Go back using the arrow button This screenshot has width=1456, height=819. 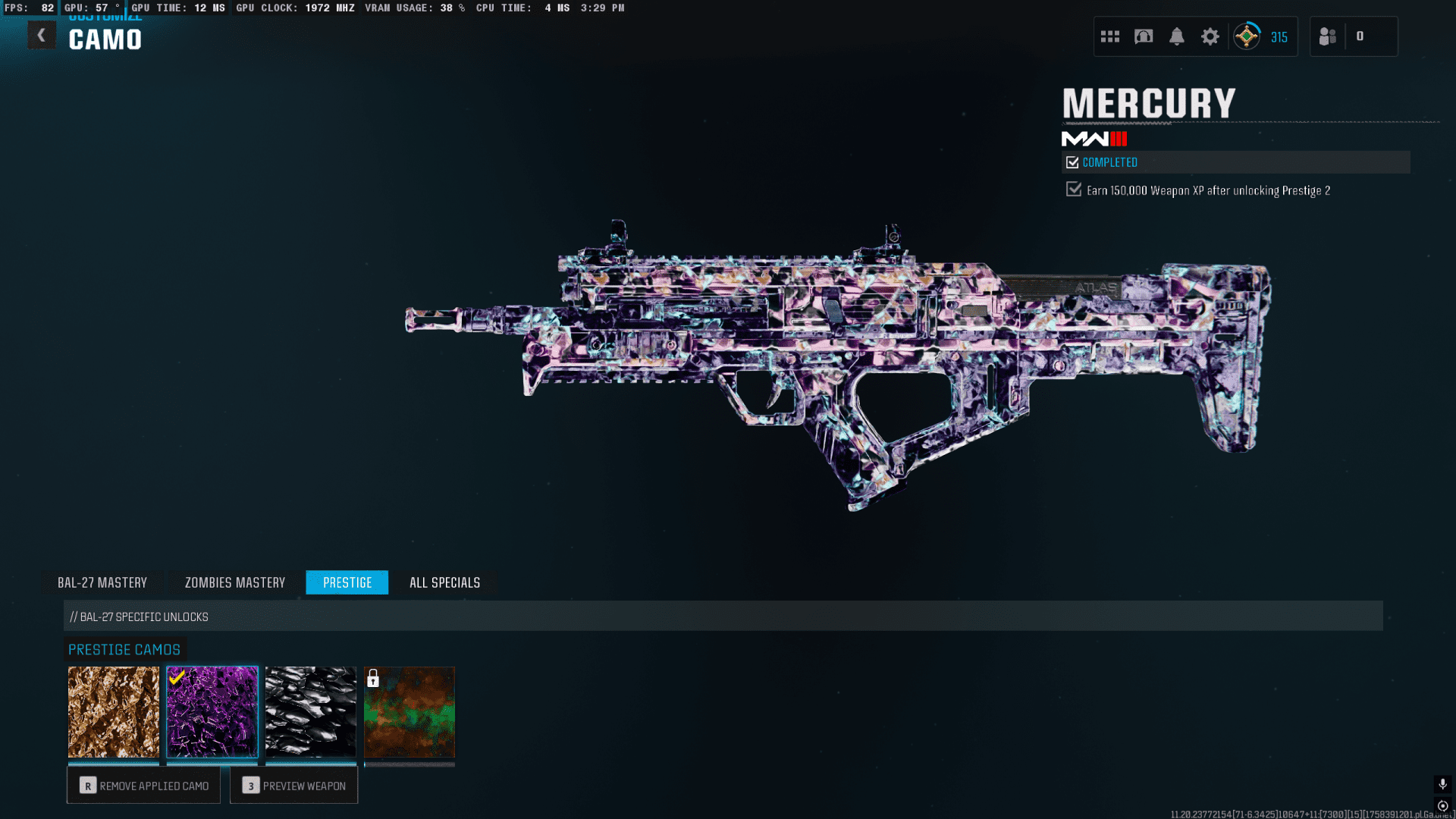pyautogui.click(x=42, y=36)
